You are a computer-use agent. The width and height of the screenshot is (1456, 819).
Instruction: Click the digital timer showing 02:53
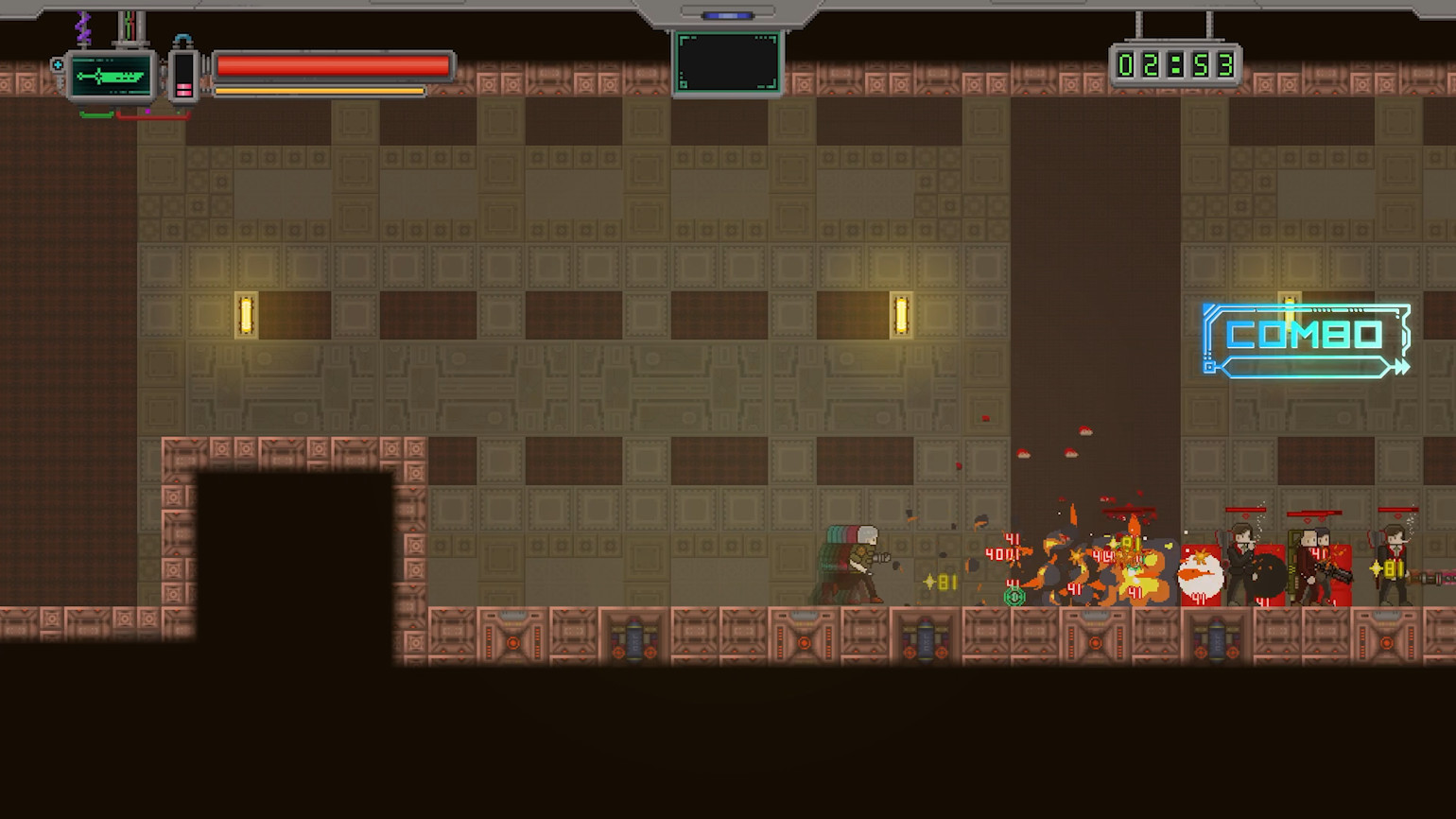(1175, 62)
